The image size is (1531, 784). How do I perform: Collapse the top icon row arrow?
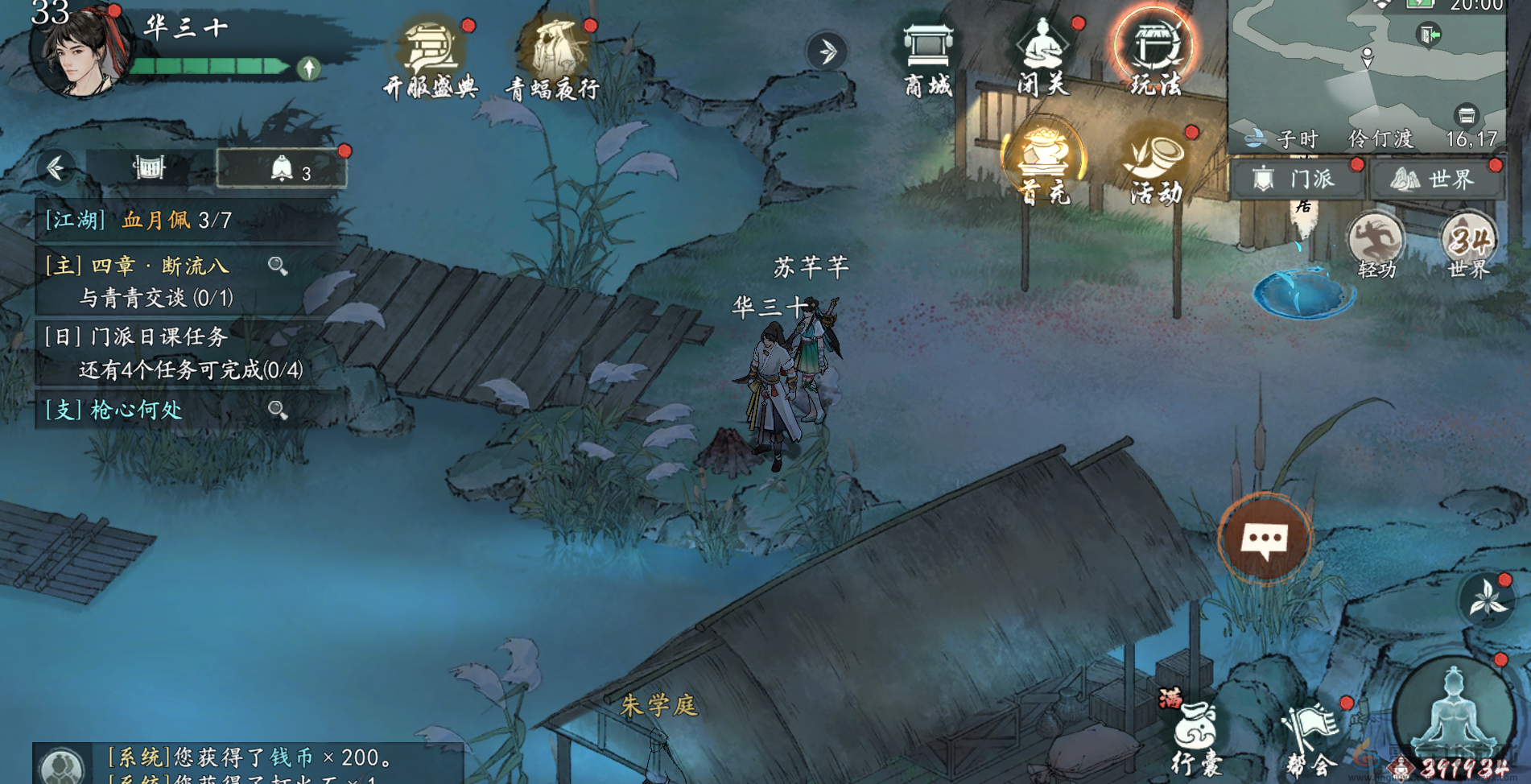click(x=827, y=52)
